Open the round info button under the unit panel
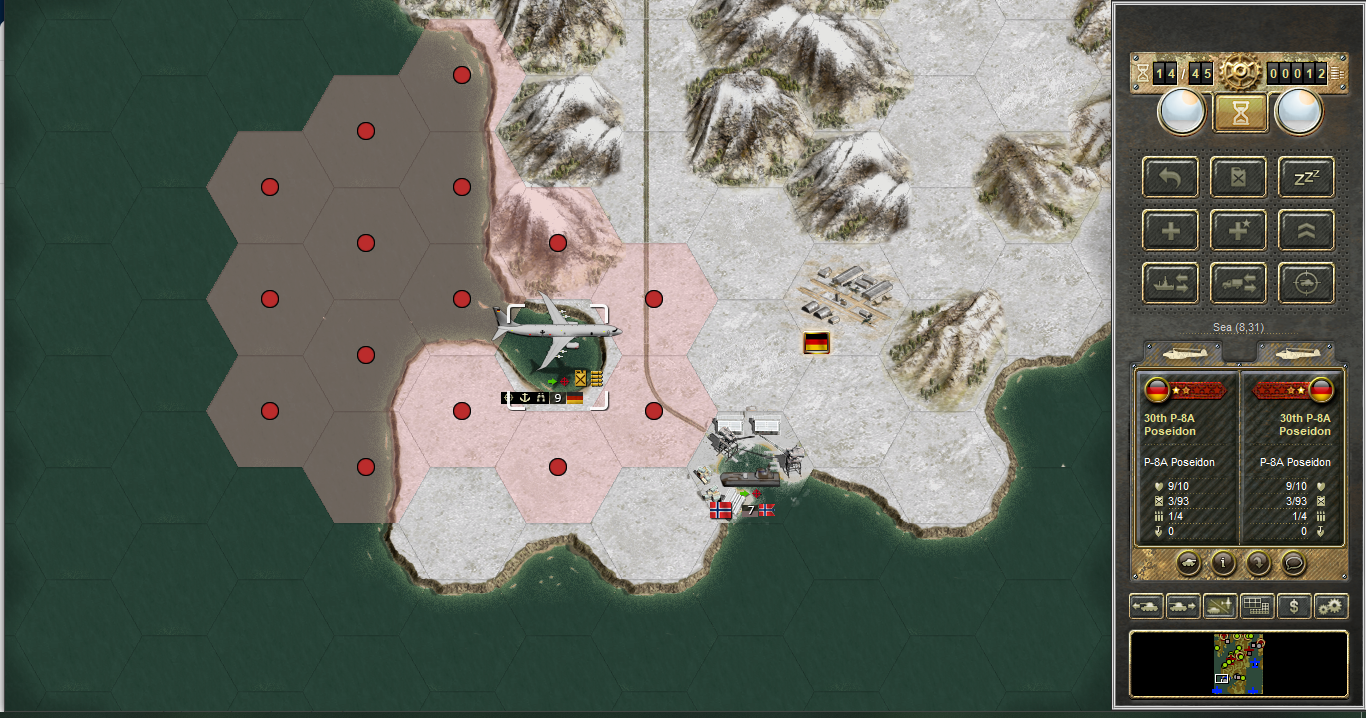Screen dimensions: 1366x718 [1223, 563]
